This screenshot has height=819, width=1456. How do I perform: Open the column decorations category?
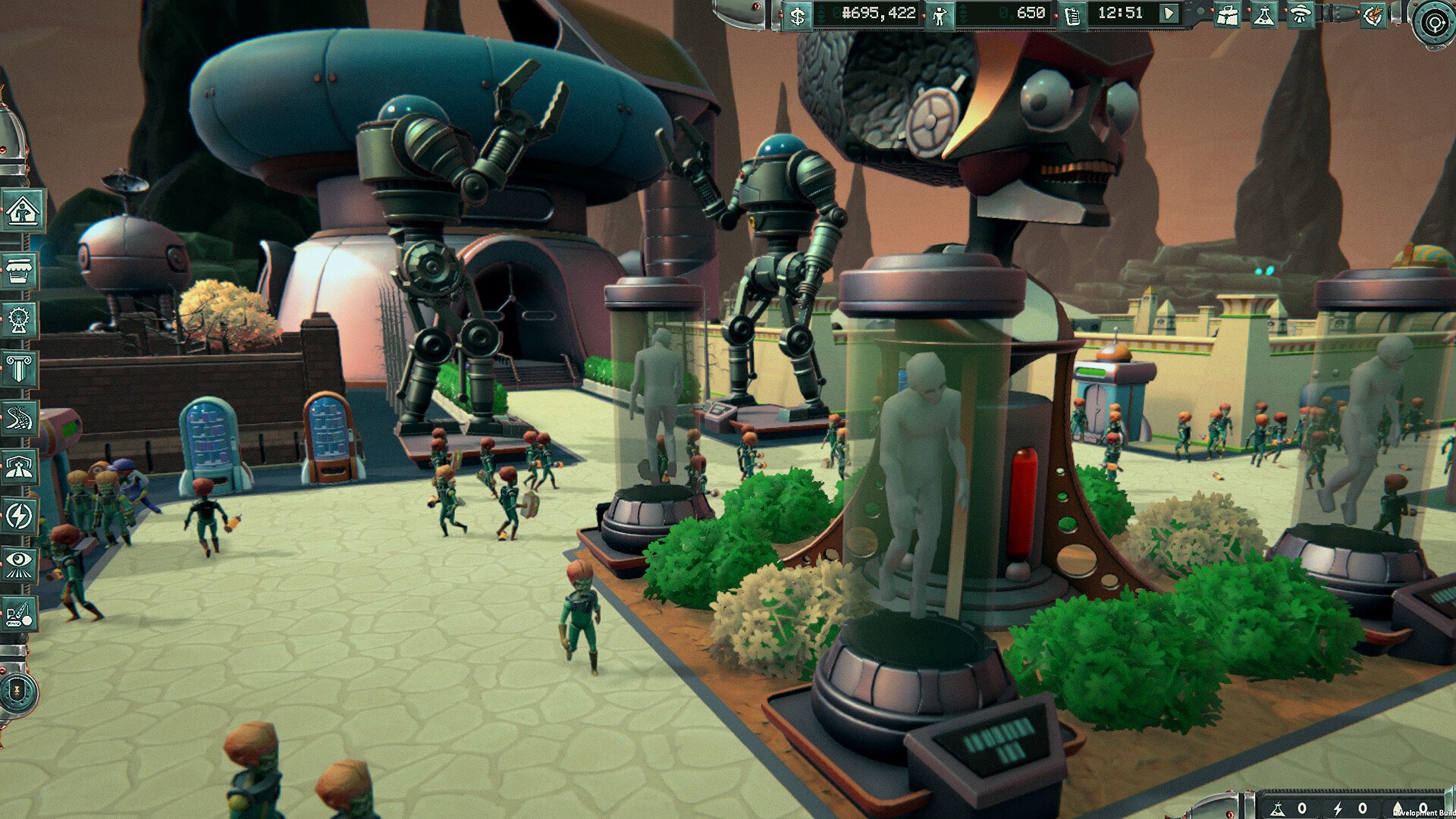click(19, 369)
